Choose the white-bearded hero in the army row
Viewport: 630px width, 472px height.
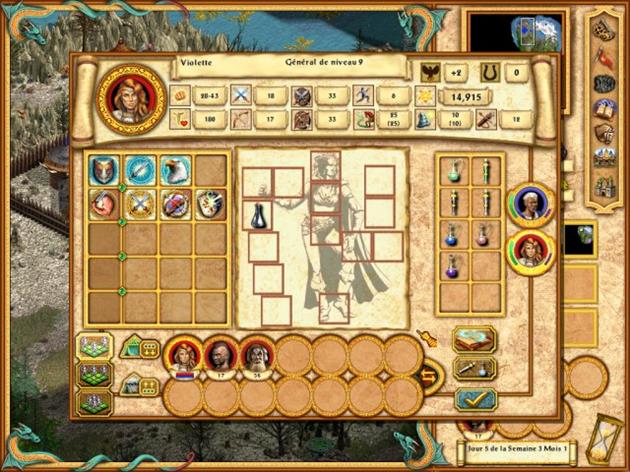point(256,355)
